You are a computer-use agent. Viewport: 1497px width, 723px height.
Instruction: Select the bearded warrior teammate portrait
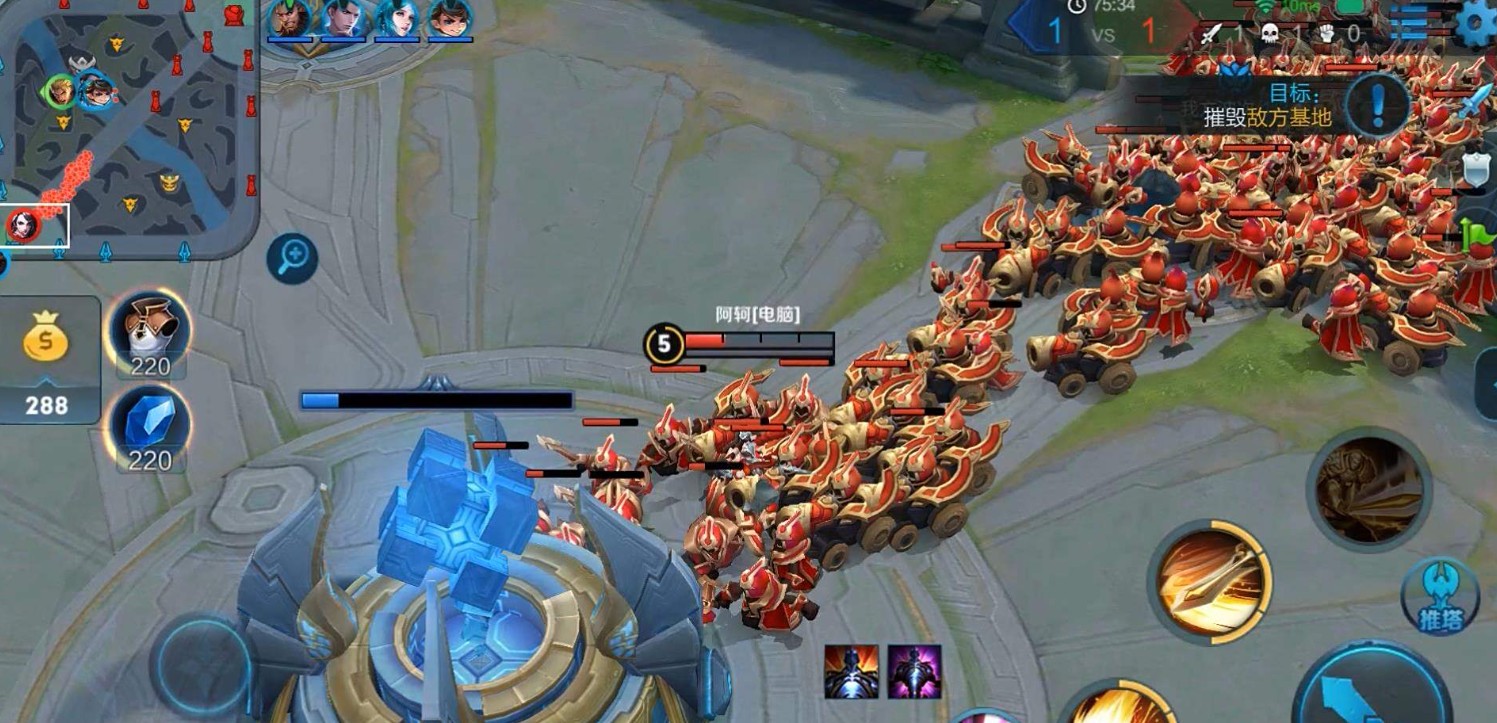pyautogui.click(x=289, y=19)
